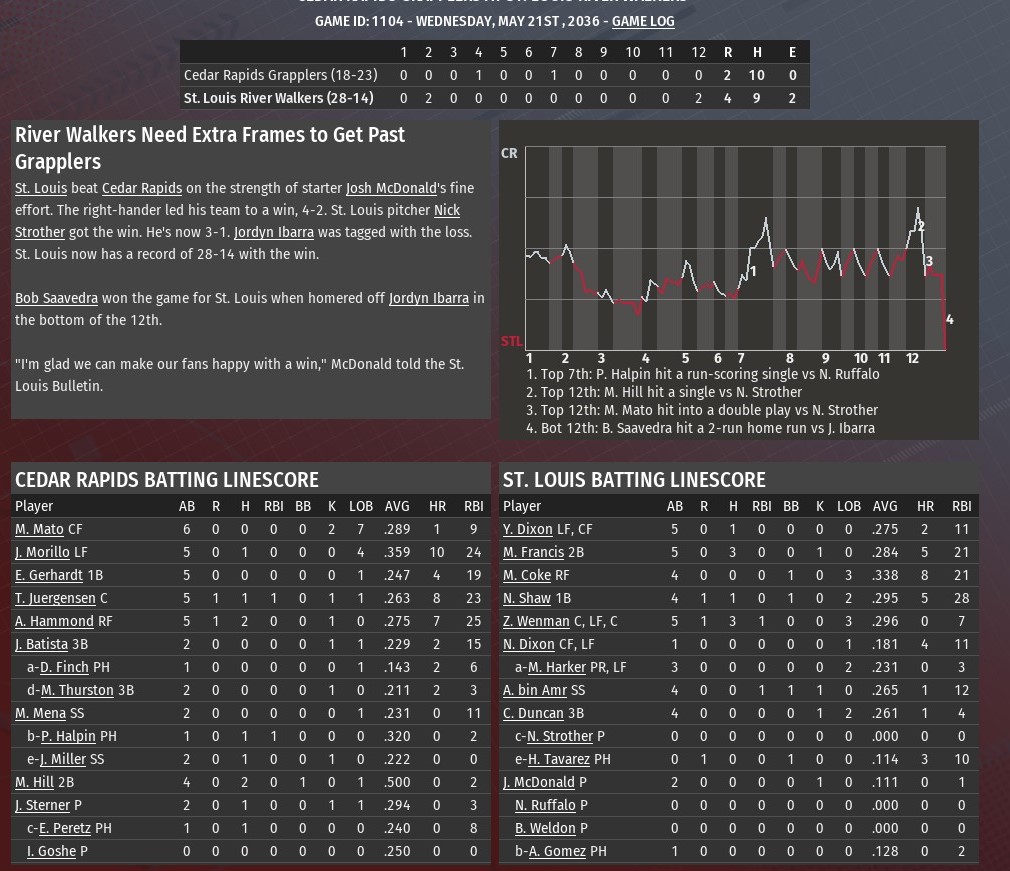
Task: Select M. Mato in Cedar Rapids linescore
Action: (x=39, y=529)
